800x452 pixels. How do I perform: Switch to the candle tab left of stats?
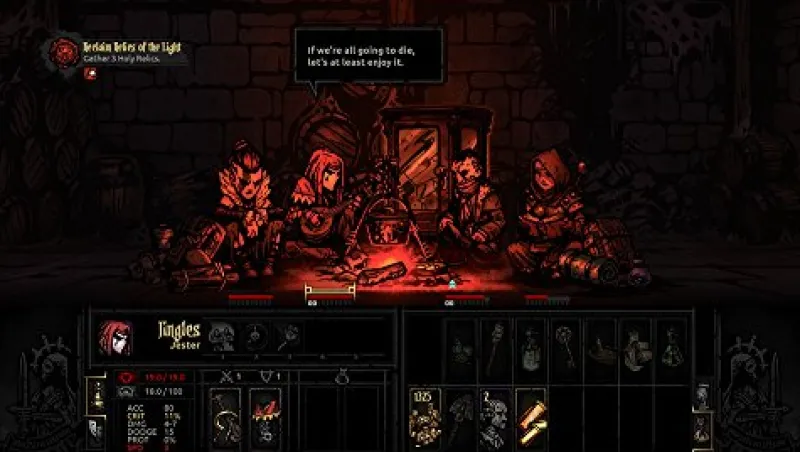point(96,392)
